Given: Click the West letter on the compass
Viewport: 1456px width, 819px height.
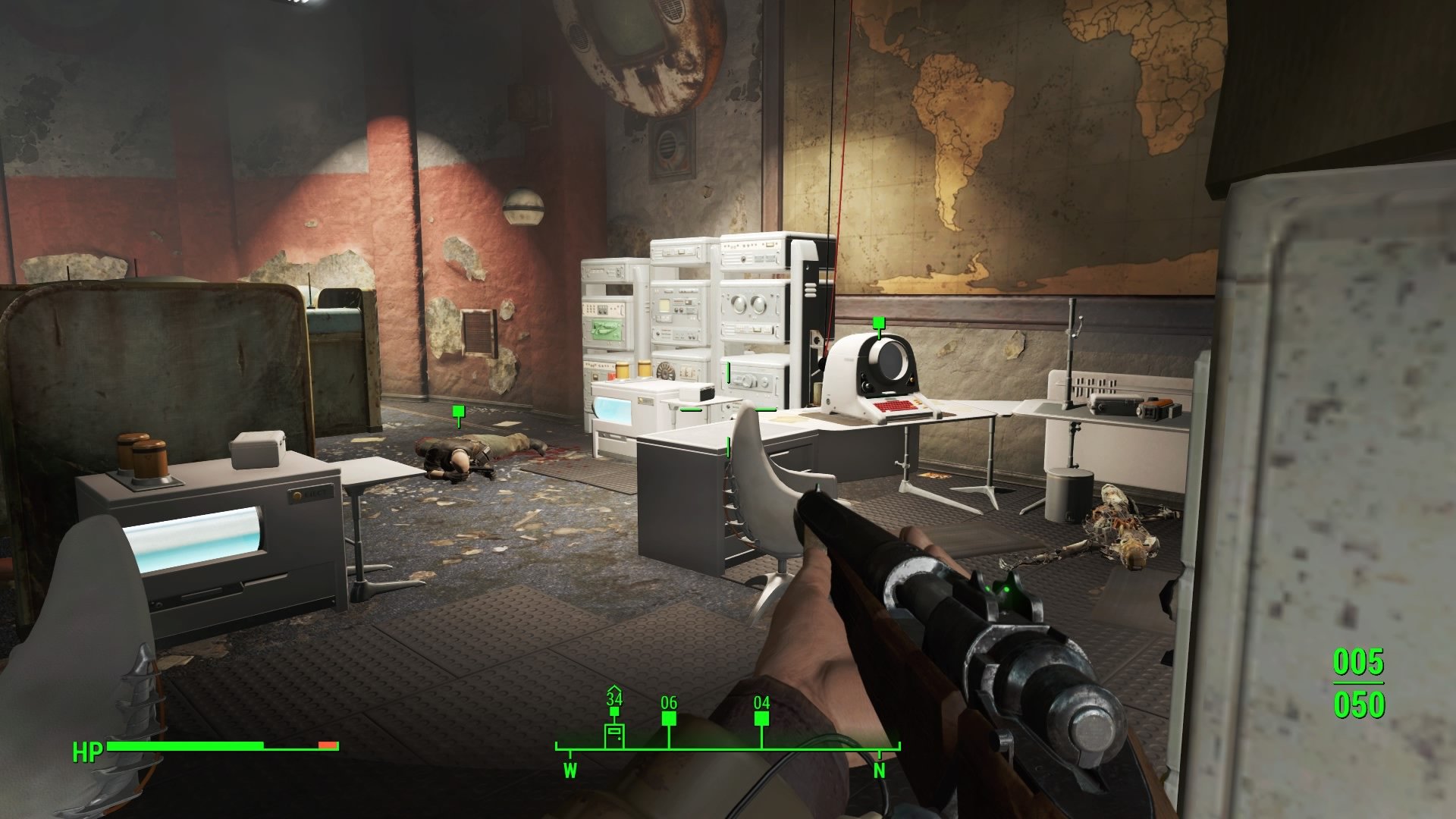Looking at the screenshot, I should tap(570, 771).
